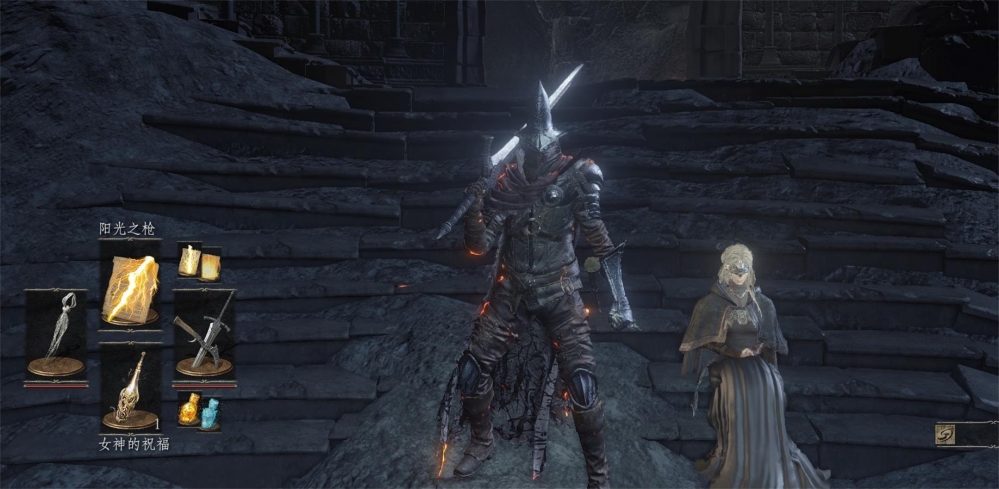This screenshot has width=999, height=489.
Task: Choose the left-hand talisman slot
Action: (x=56, y=332)
